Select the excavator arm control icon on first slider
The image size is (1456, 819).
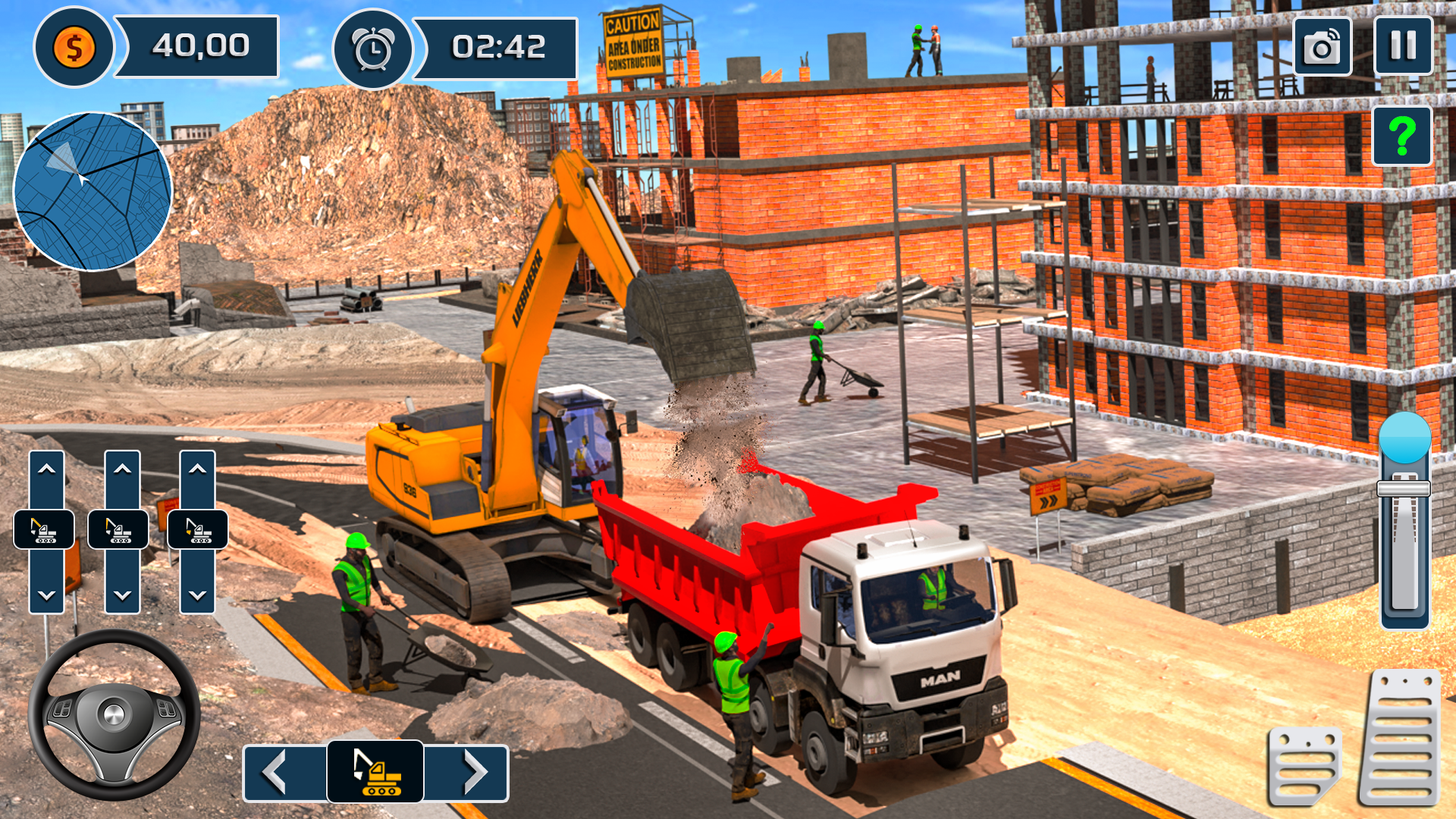pyautogui.click(x=43, y=529)
